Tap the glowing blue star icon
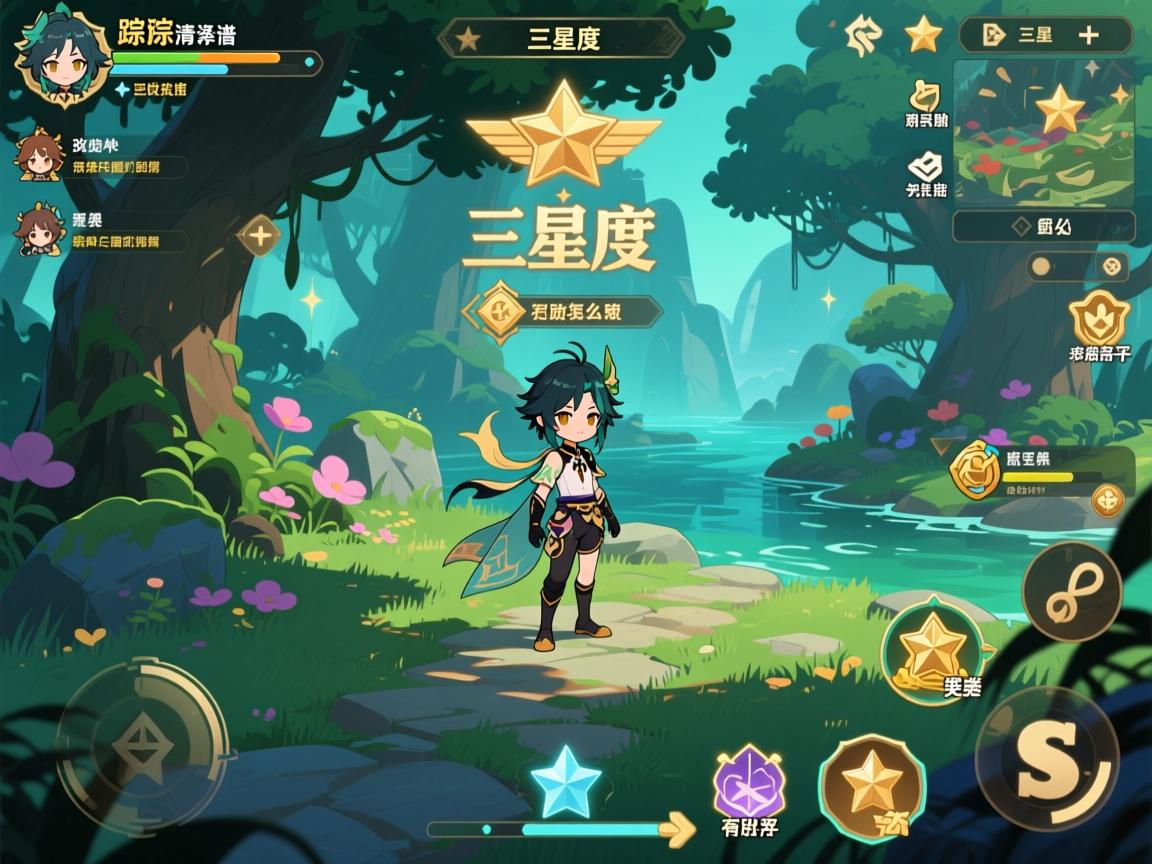Image resolution: width=1152 pixels, height=864 pixels. coord(565,782)
